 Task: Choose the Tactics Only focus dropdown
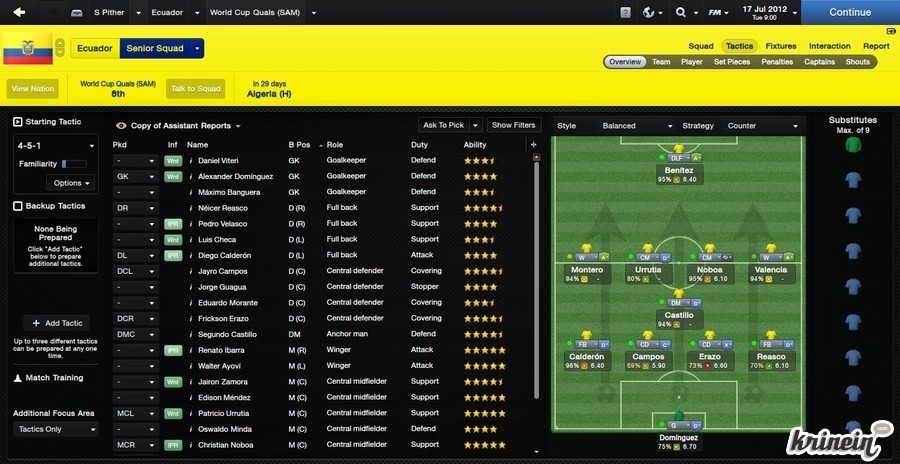[55, 429]
